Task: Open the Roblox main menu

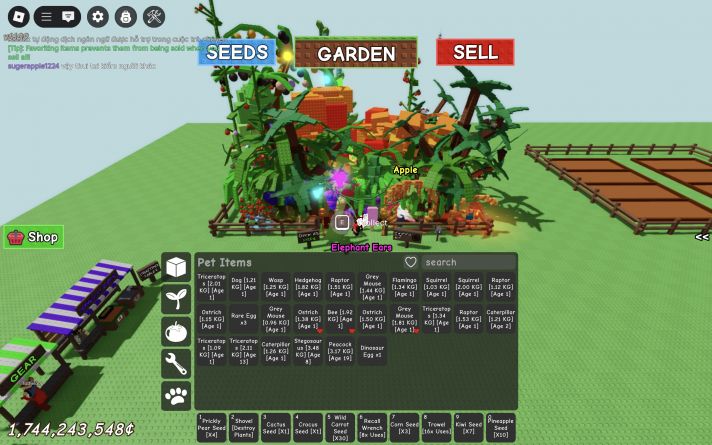Action: pyautogui.click(x=17, y=16)
